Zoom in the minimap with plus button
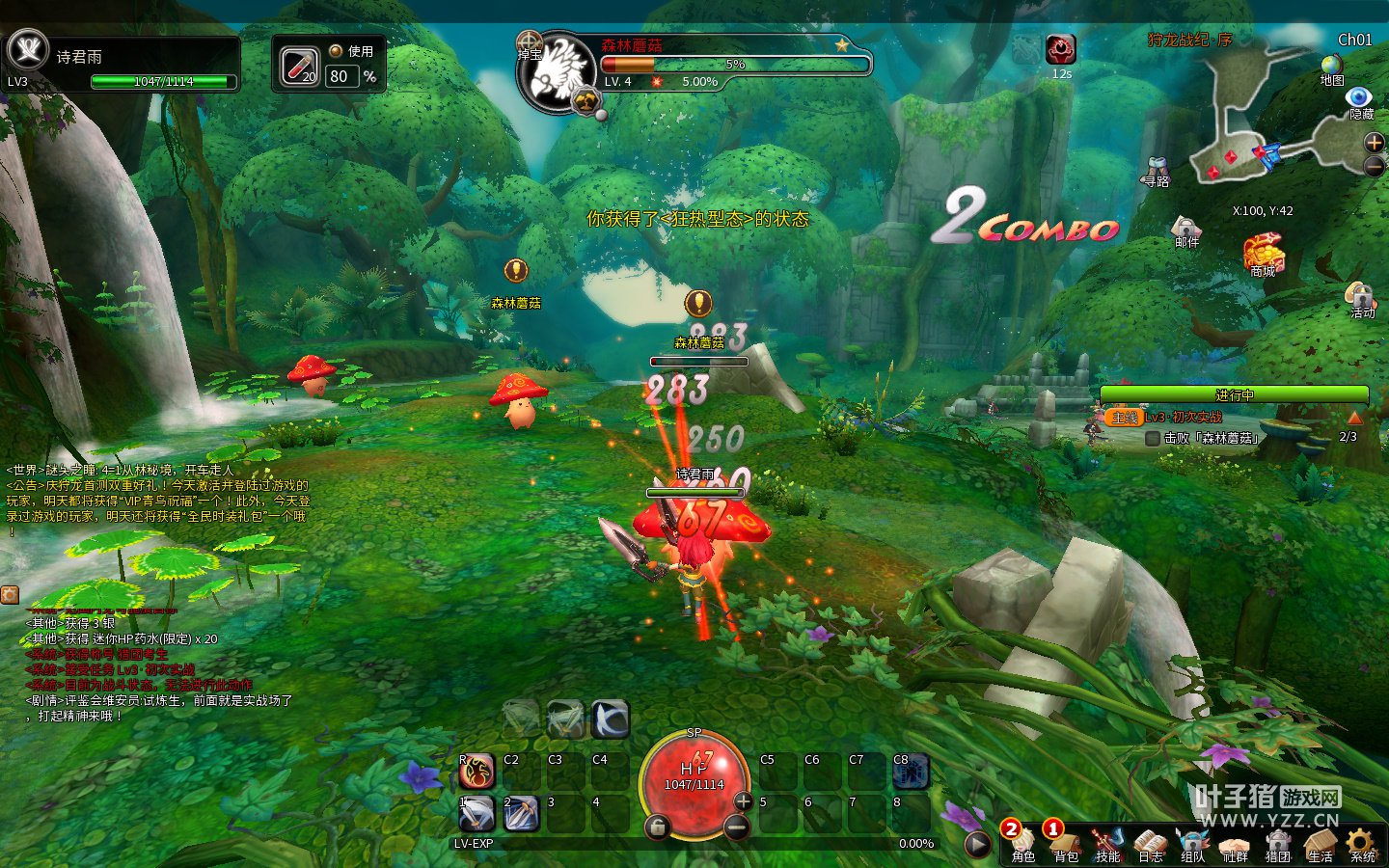1389x868 pixels. point(1375,142)
